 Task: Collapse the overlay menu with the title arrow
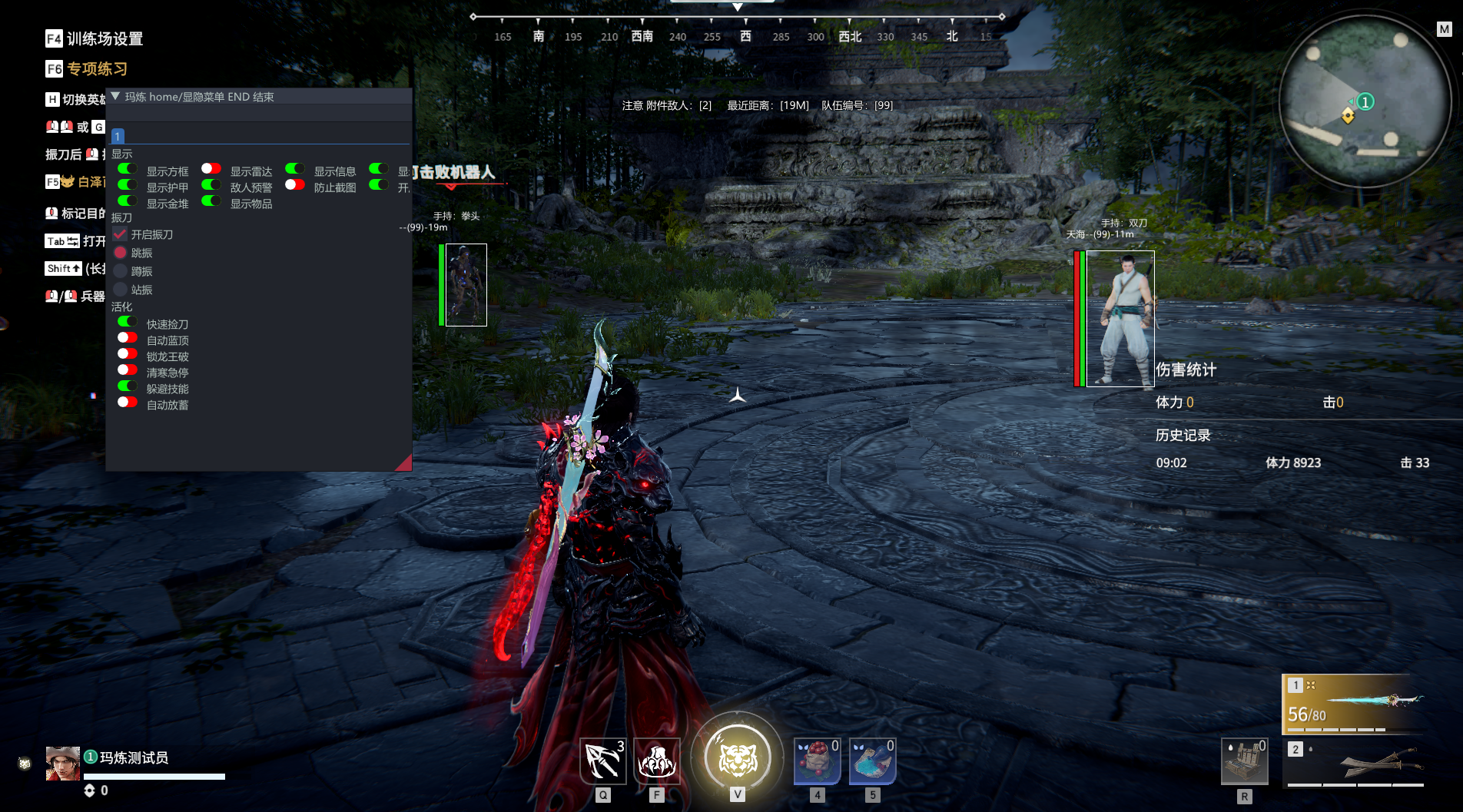tap(115, 97)
